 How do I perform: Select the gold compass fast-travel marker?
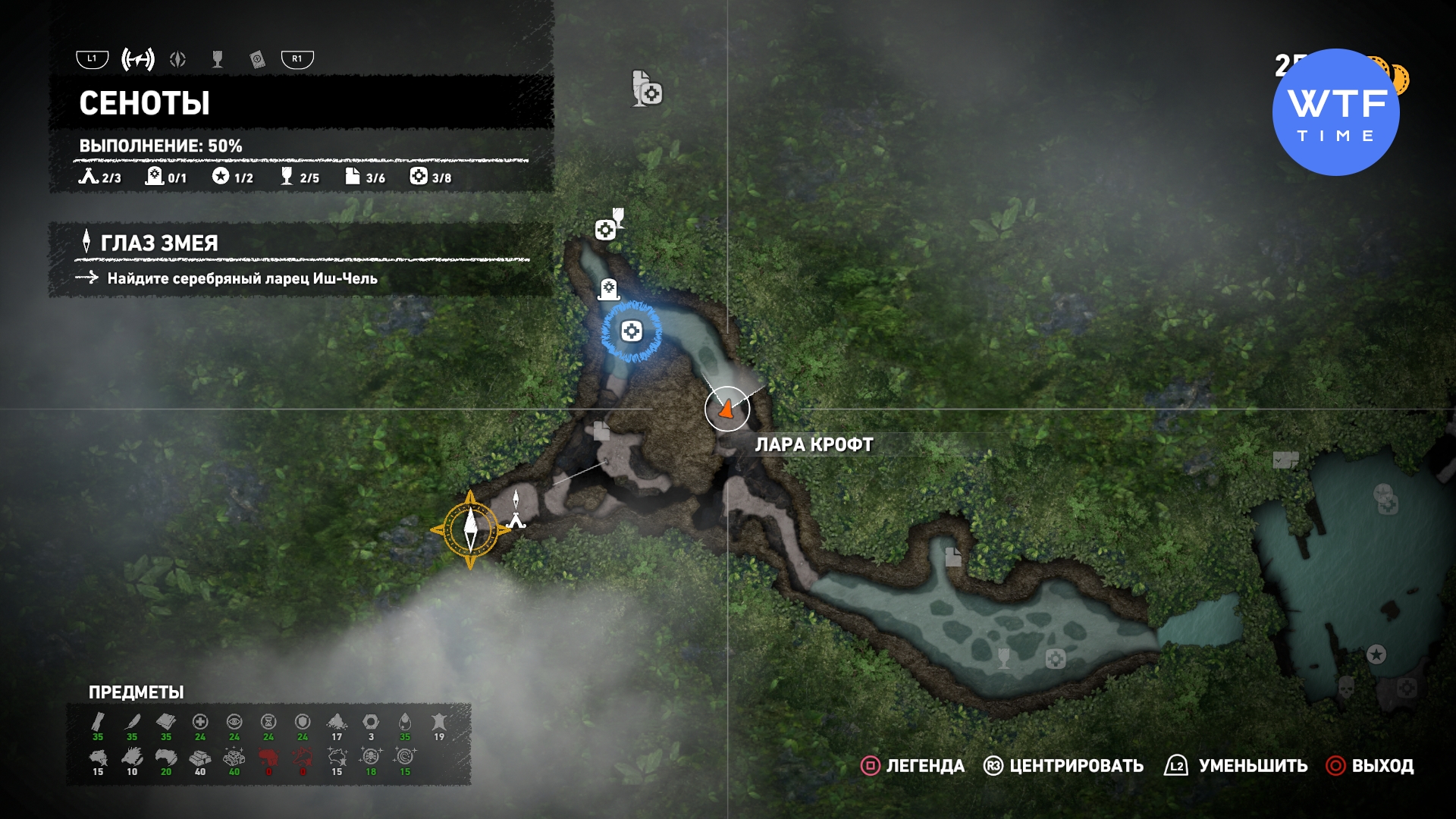pos(470,529)
